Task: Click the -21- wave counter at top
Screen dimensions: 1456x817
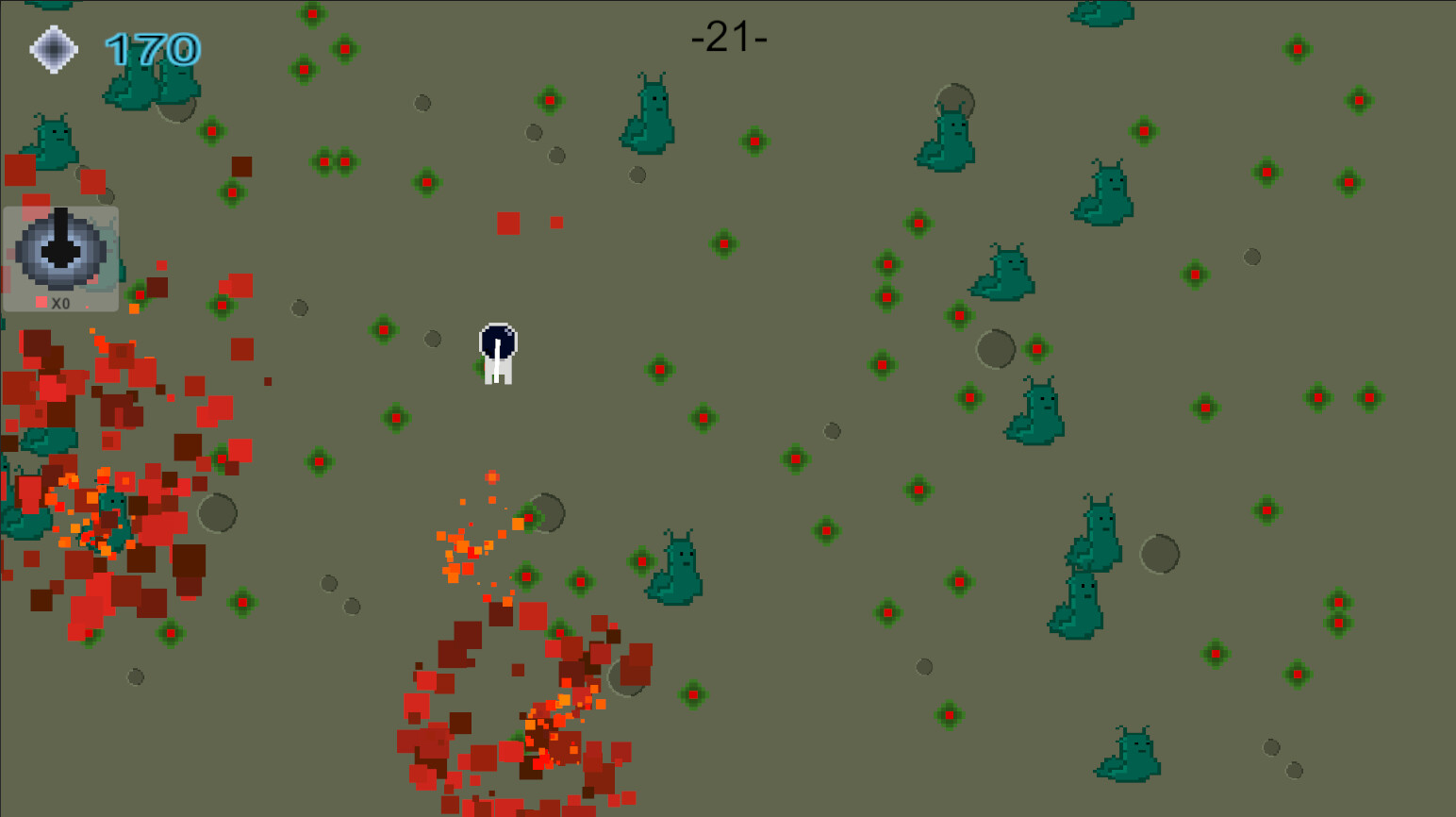Action: 729,38
